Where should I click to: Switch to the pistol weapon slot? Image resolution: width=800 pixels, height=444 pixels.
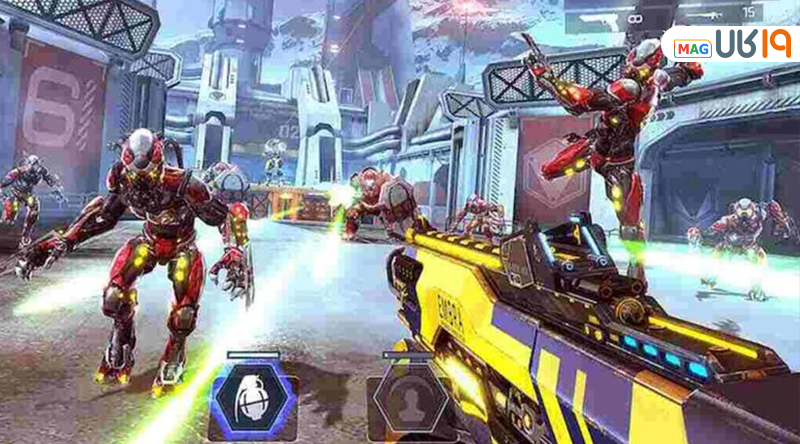pyautogui.click(x=606, y=17)
